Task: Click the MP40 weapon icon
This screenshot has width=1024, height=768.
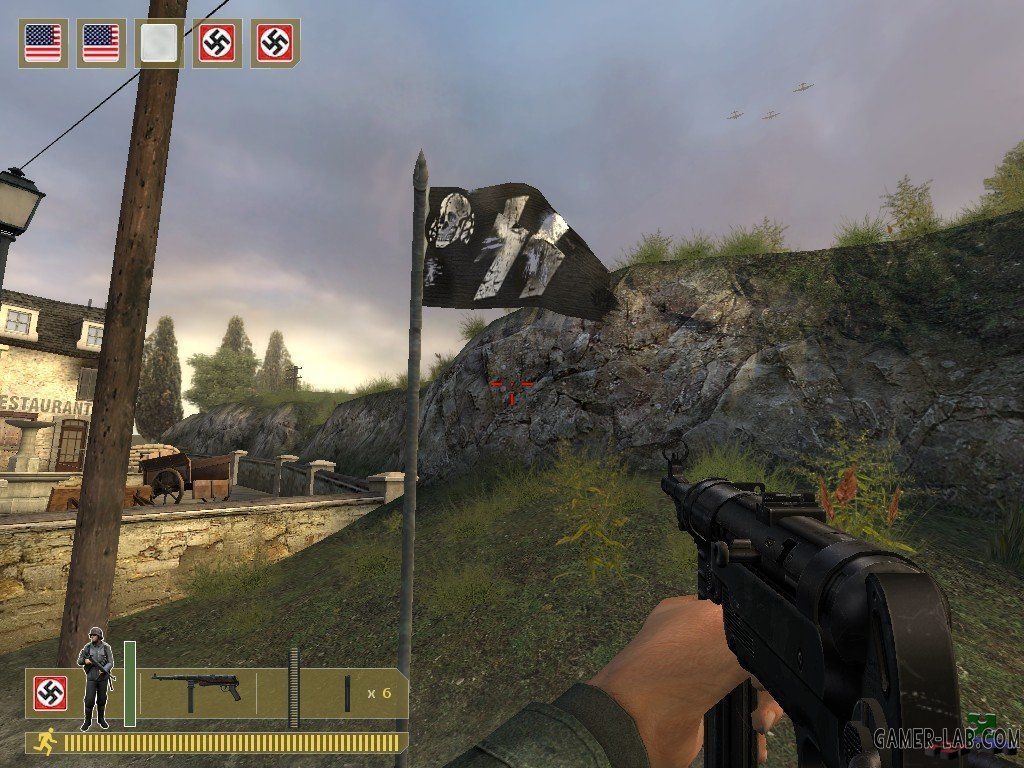Action: (x=196, y=689)
